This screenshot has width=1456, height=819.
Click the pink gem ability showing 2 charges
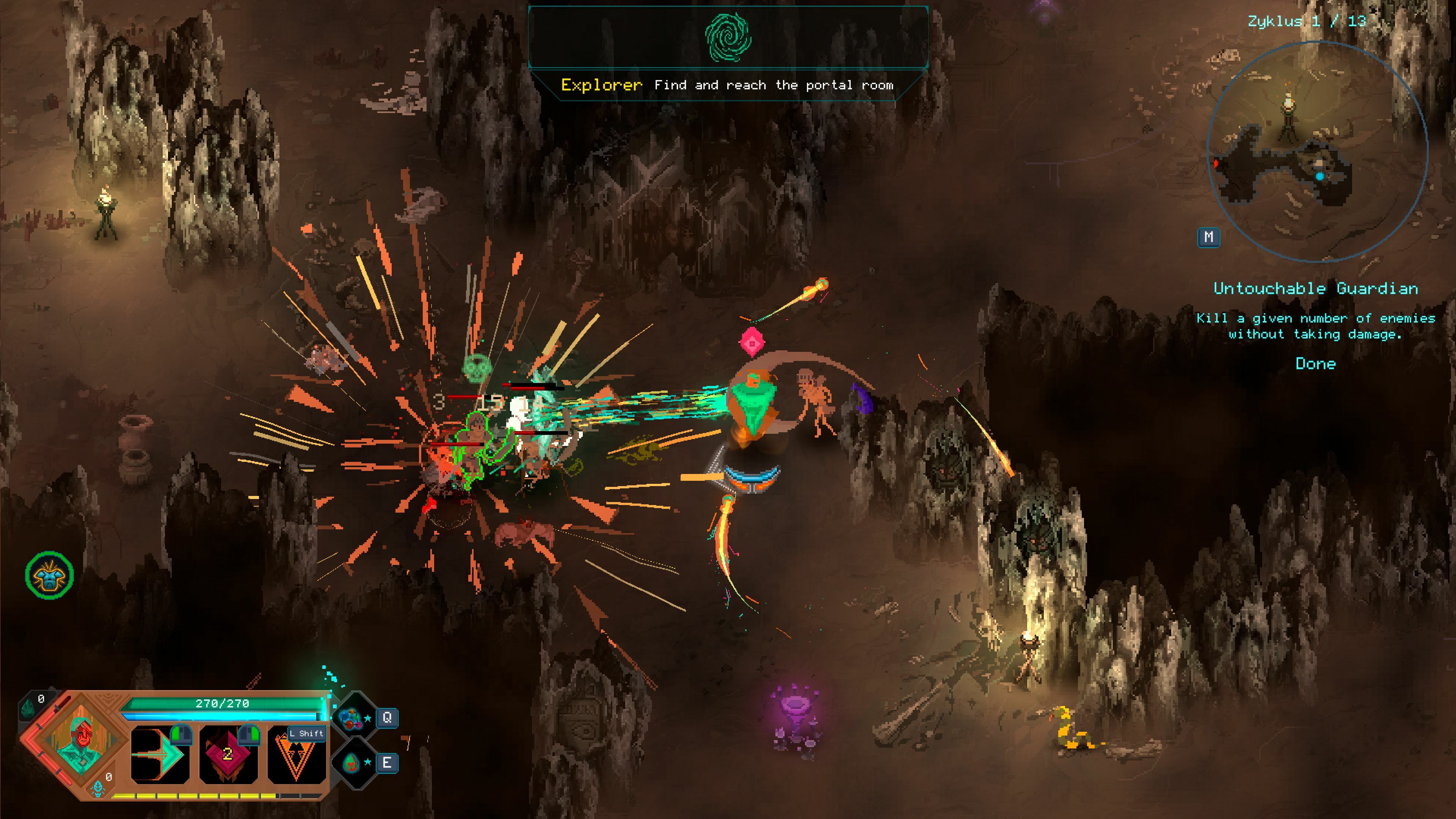point(228,755)
